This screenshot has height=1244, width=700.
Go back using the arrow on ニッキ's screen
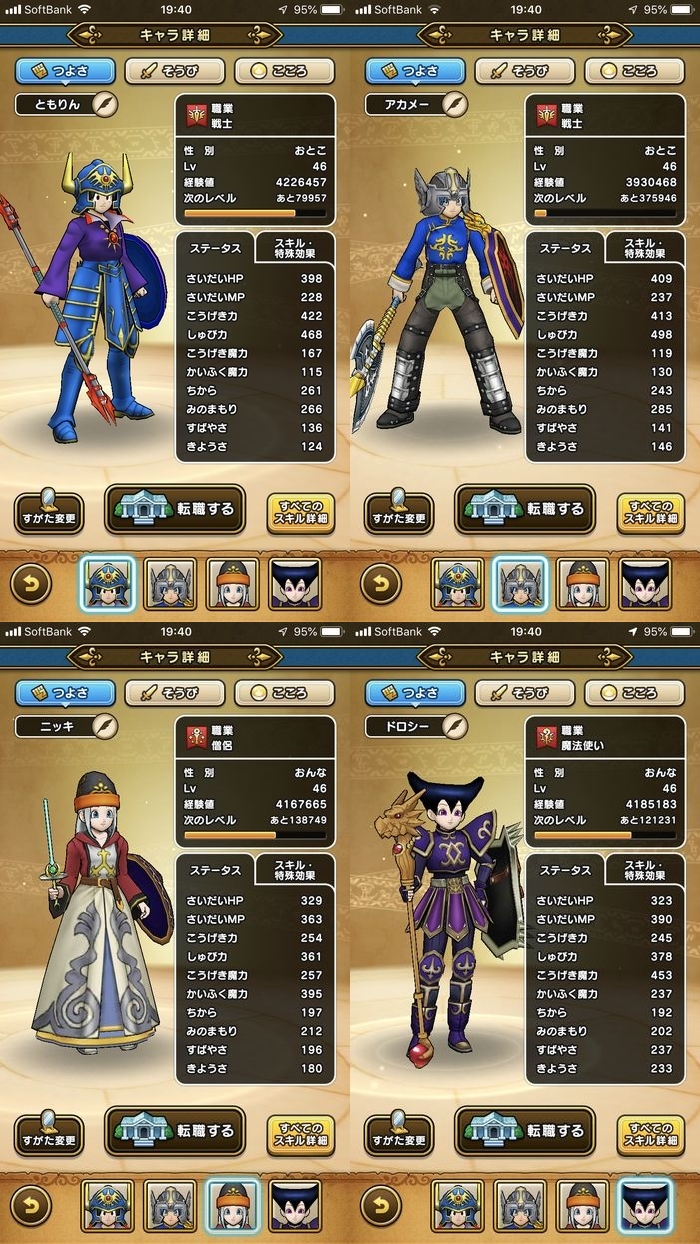coord(31,1207)
